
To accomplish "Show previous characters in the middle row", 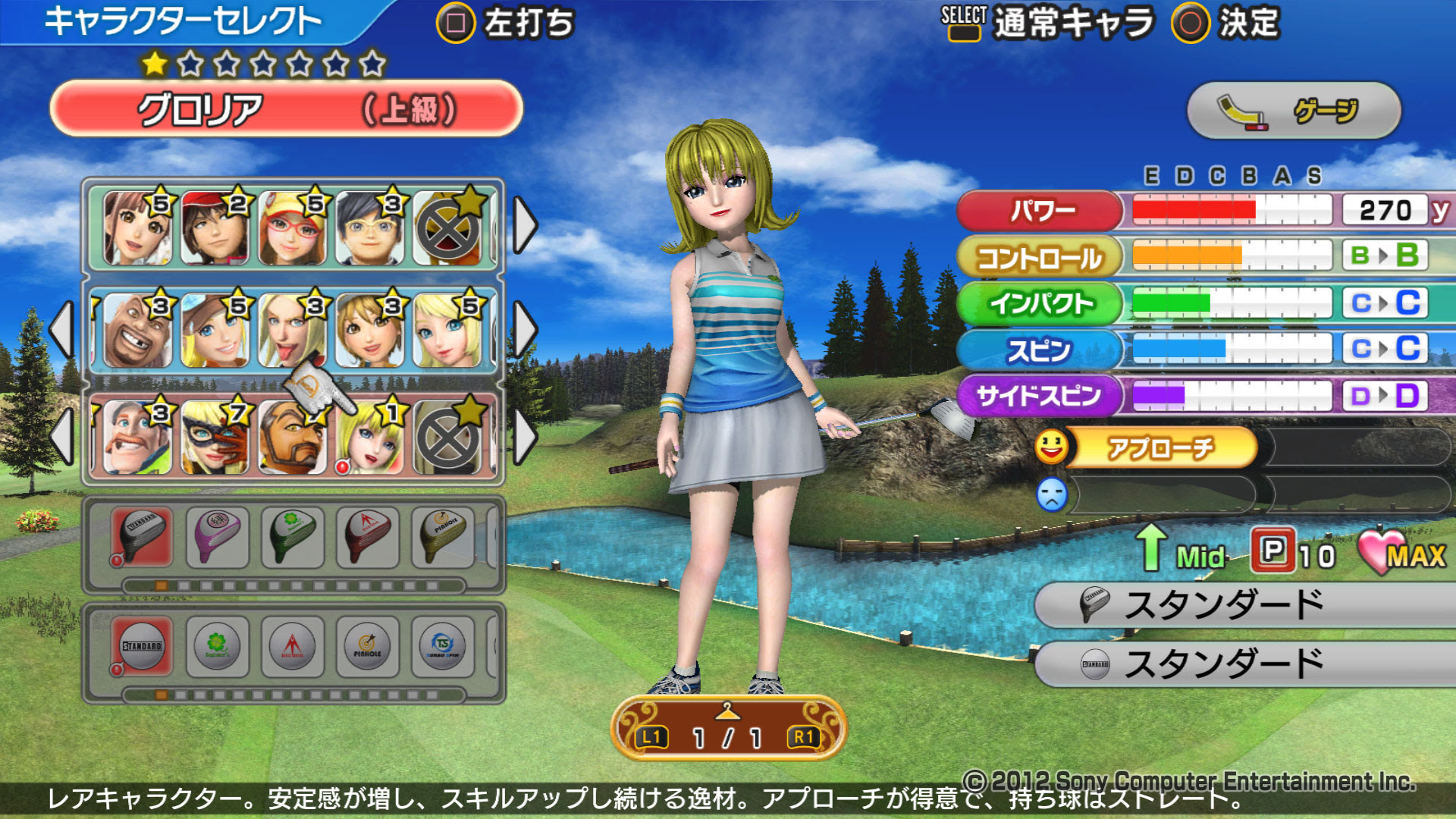I will tap(62, 330).
